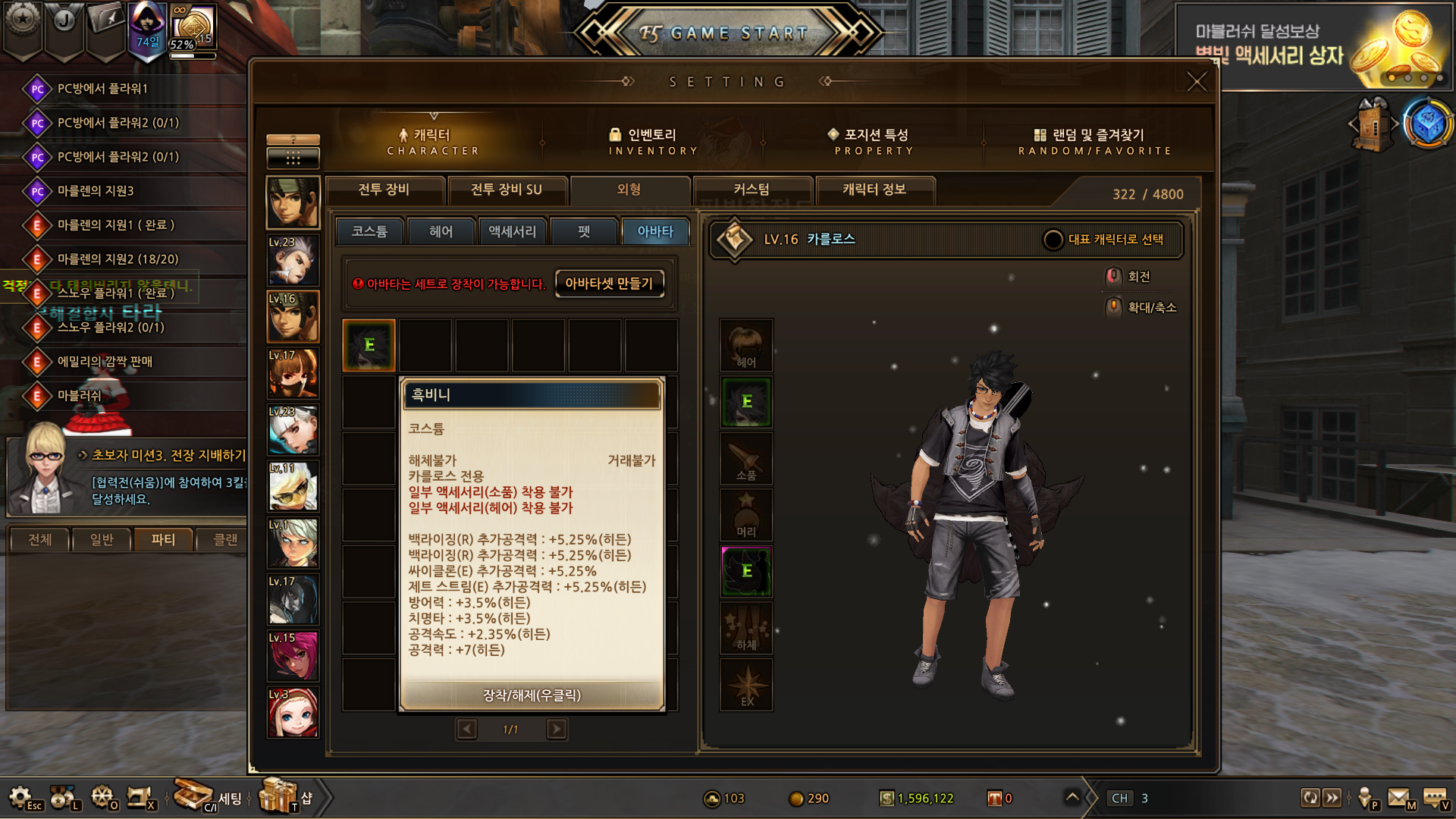Select the 헤어 category
This screenshot has height=819, width=1456.
point(441,231)
